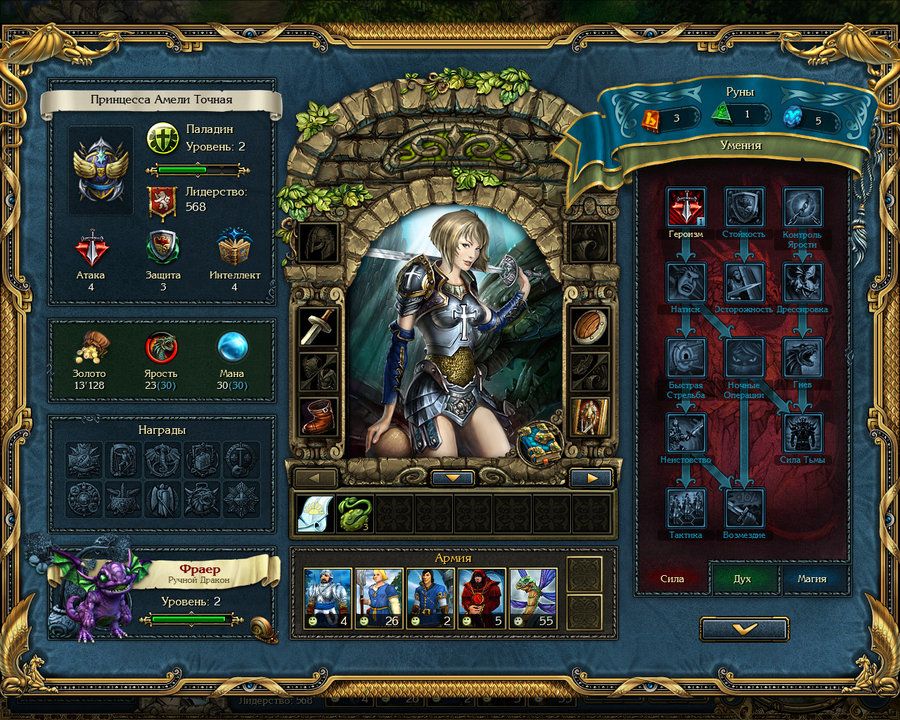Image resolution: width=900 pixels, height=720 pixels.
Task: Select the Героизм skill icon
Action: coord(686,208)
